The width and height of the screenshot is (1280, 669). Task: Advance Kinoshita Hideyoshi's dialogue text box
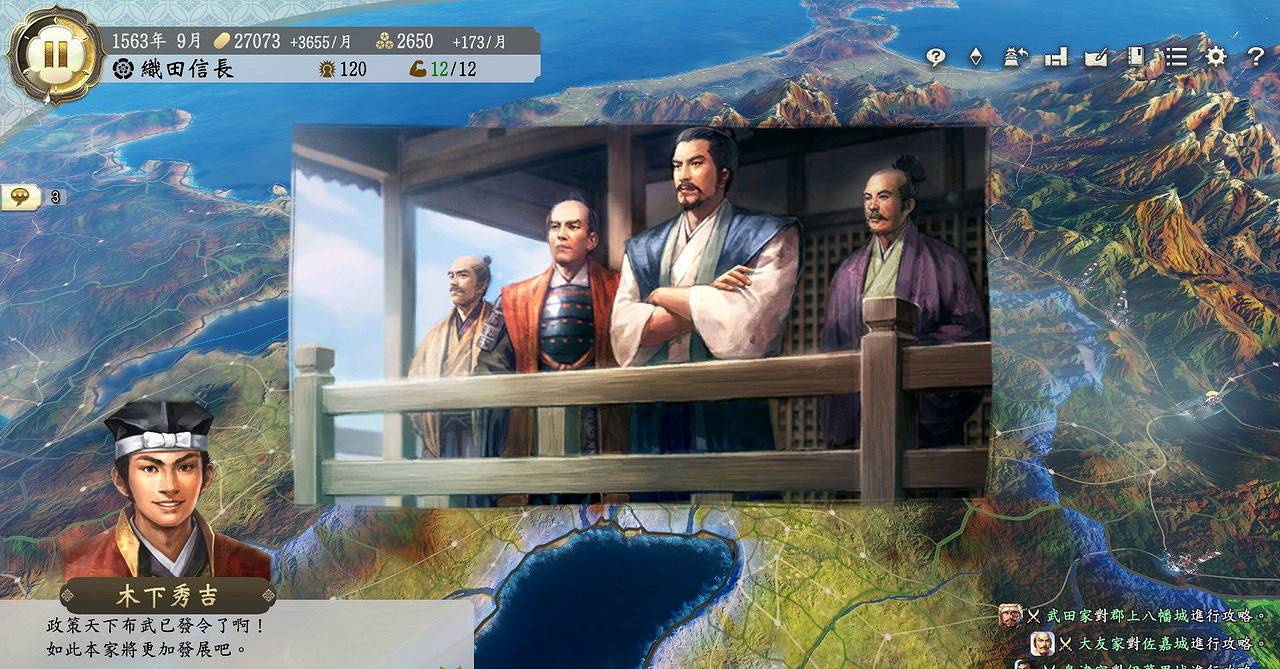[236, 636]
